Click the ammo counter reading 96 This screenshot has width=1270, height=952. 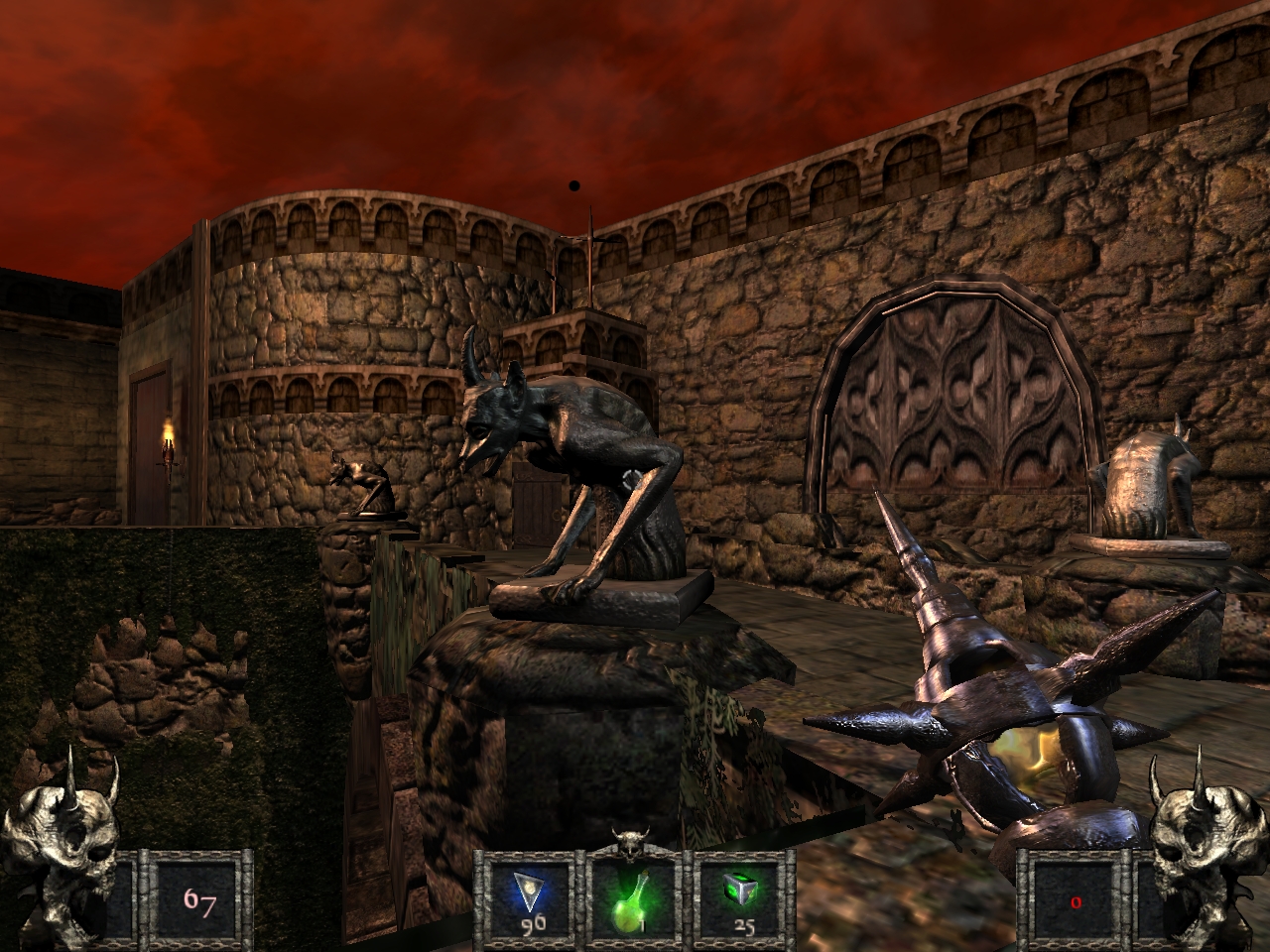click(x=532, y=924)
